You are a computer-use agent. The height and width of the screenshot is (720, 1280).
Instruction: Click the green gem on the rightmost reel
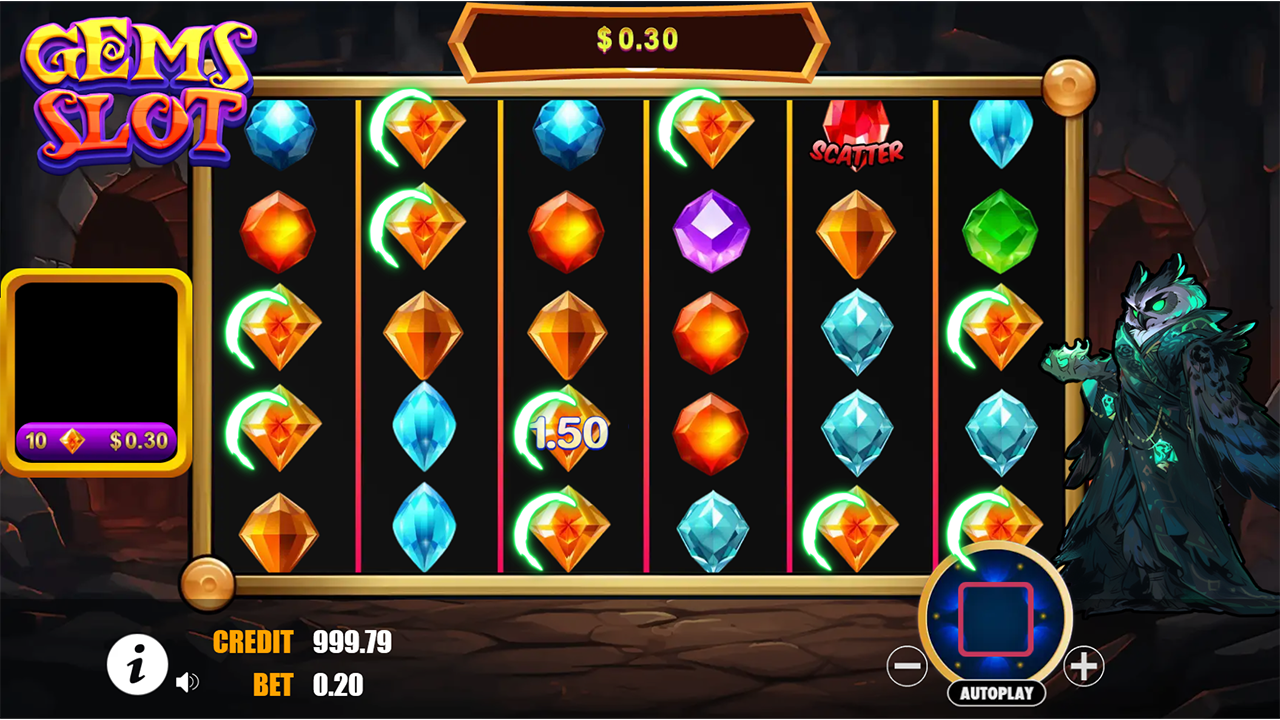(x=1001, y=230)
